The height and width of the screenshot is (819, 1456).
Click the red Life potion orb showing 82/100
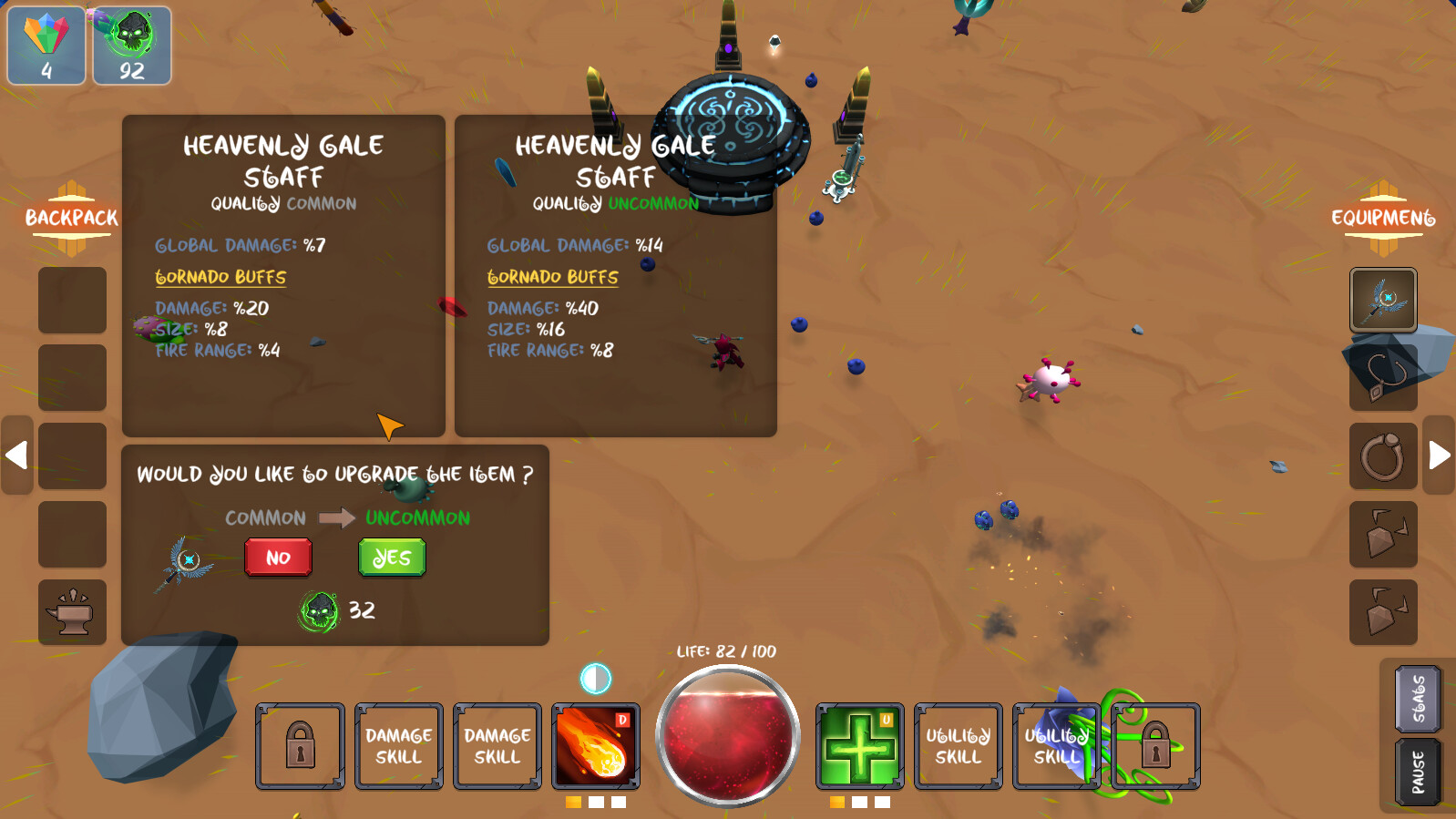728,733
